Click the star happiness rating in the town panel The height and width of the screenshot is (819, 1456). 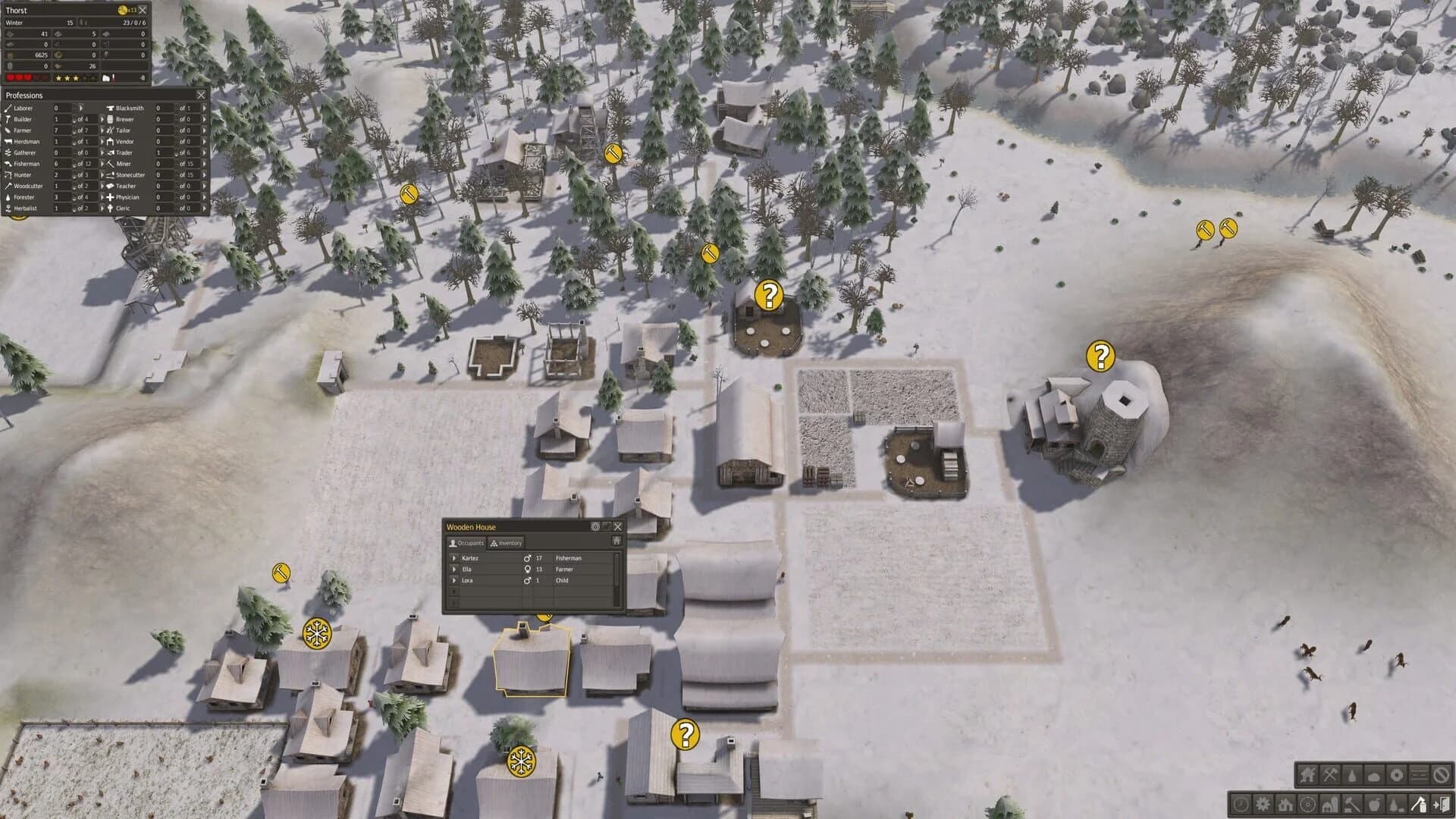[67, 78]
